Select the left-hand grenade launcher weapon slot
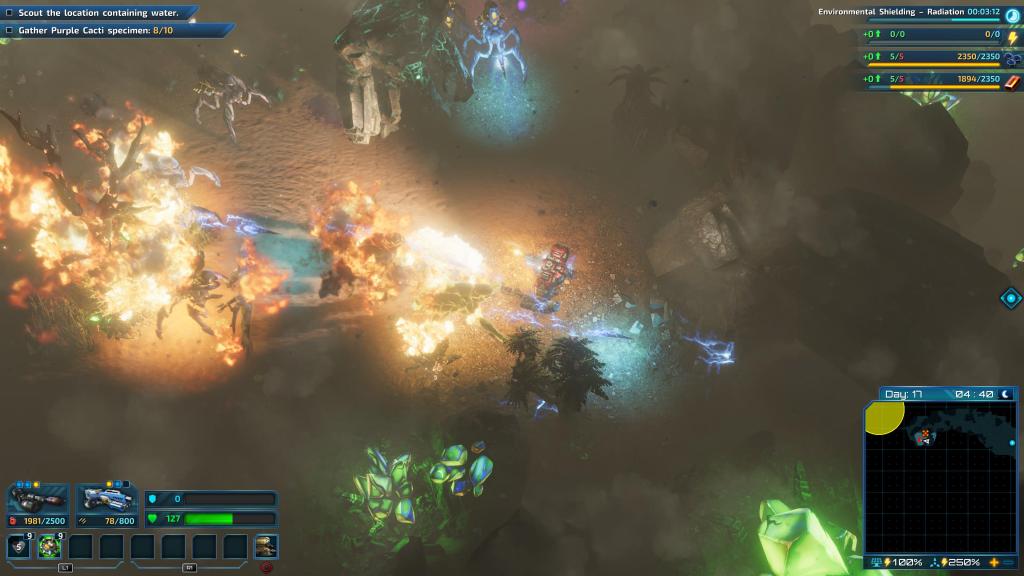 [x=37, y=499]
